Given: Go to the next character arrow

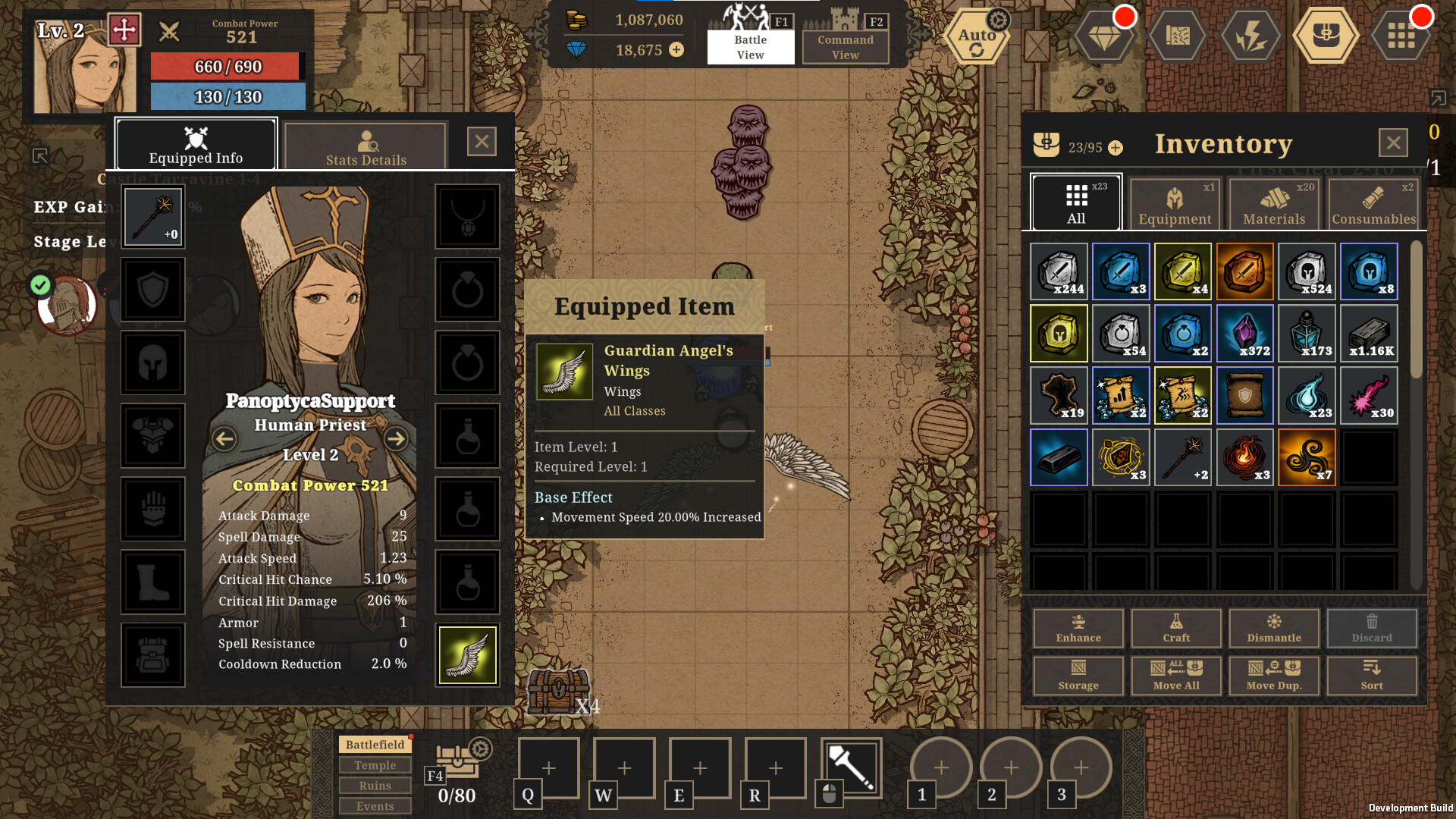Looking at the screenshot, I should coord(396,438).
